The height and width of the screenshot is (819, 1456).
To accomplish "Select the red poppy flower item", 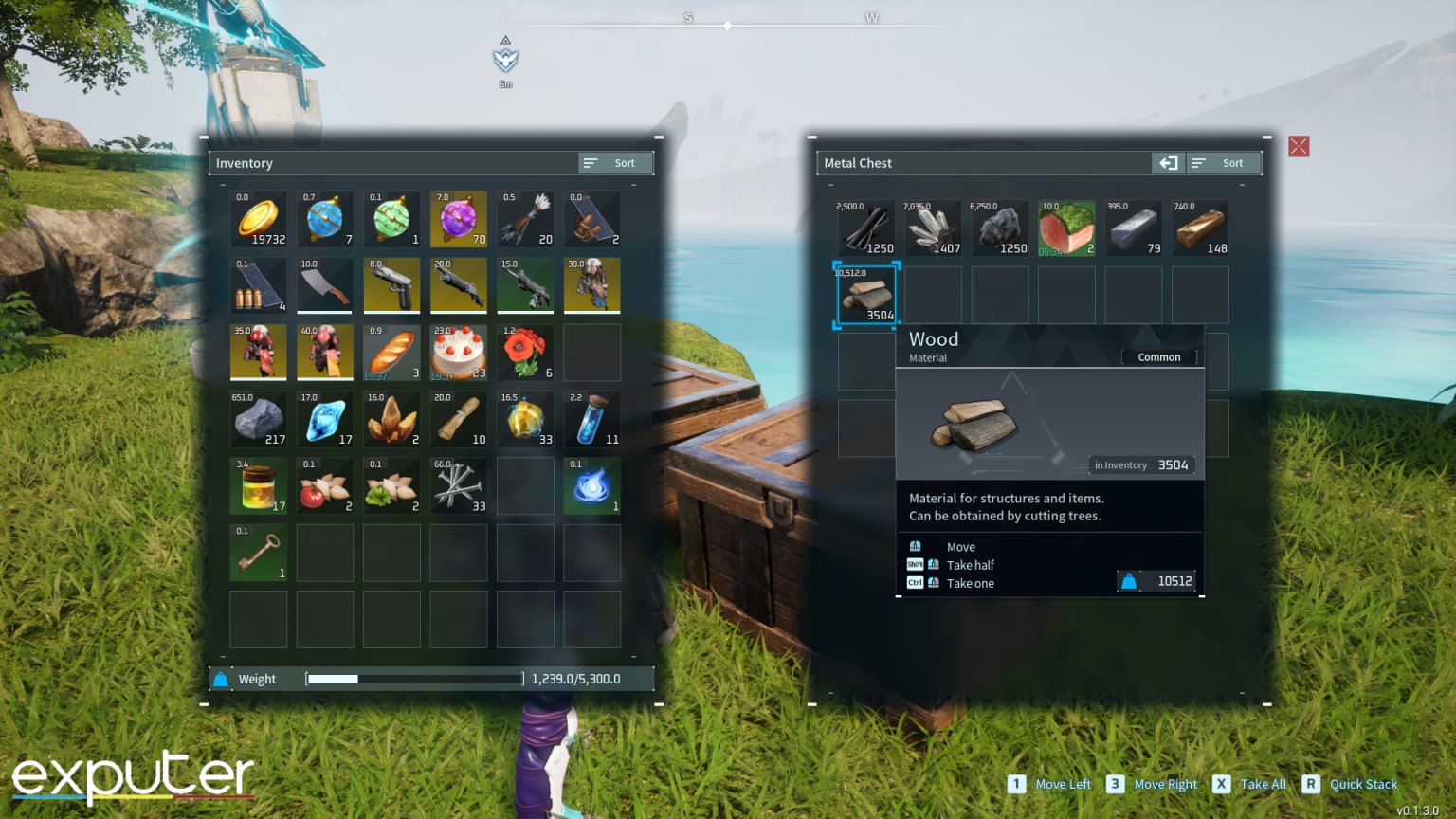I will click(525, 352).
